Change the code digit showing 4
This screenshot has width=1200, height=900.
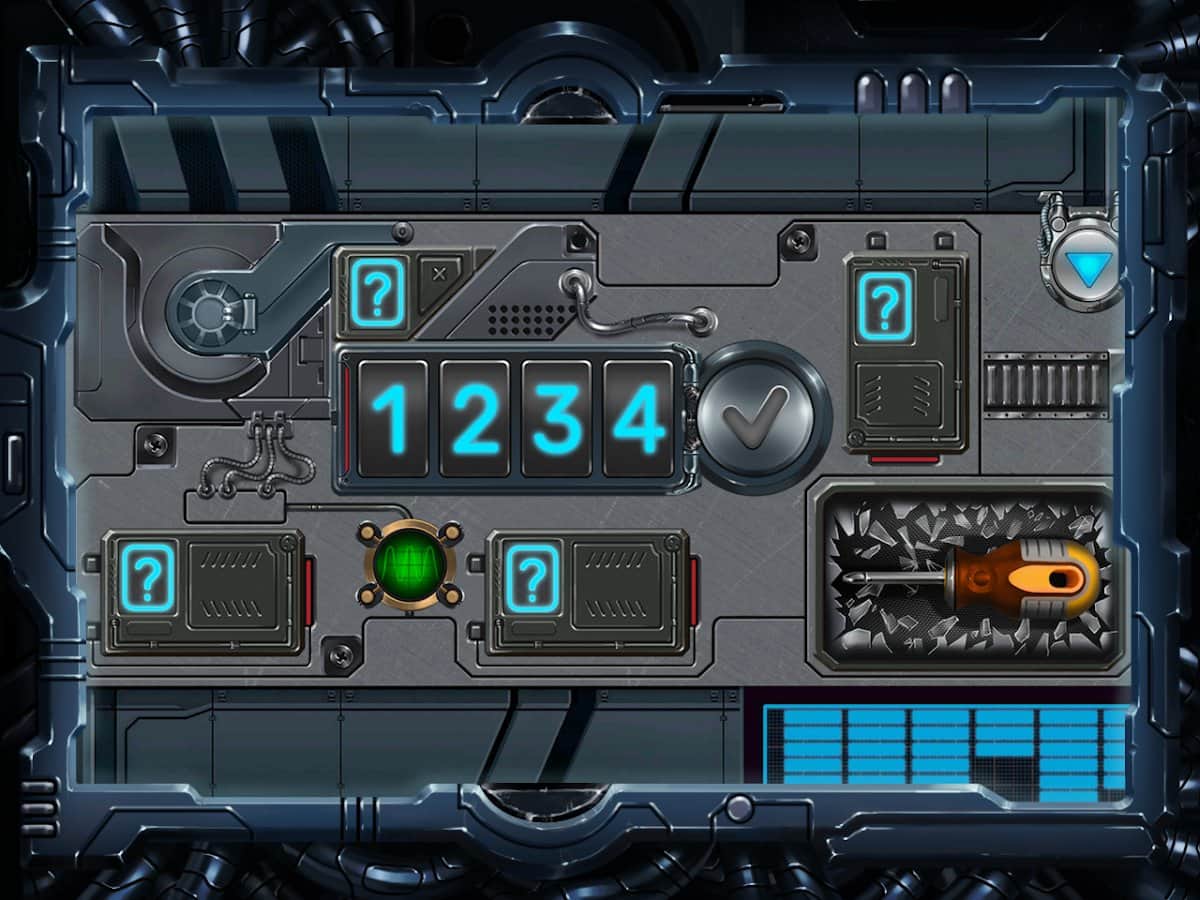(639, 418)
